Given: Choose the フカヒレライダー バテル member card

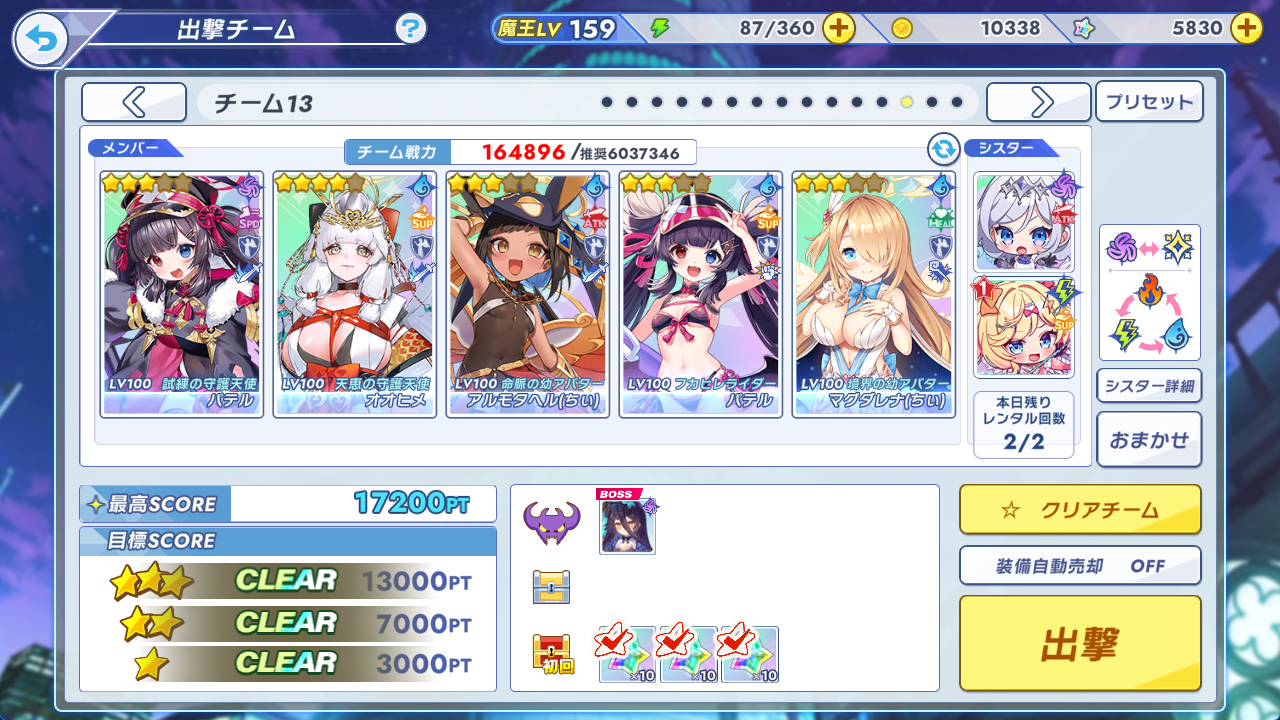Looking at the screenshot, I should (700, 294).
